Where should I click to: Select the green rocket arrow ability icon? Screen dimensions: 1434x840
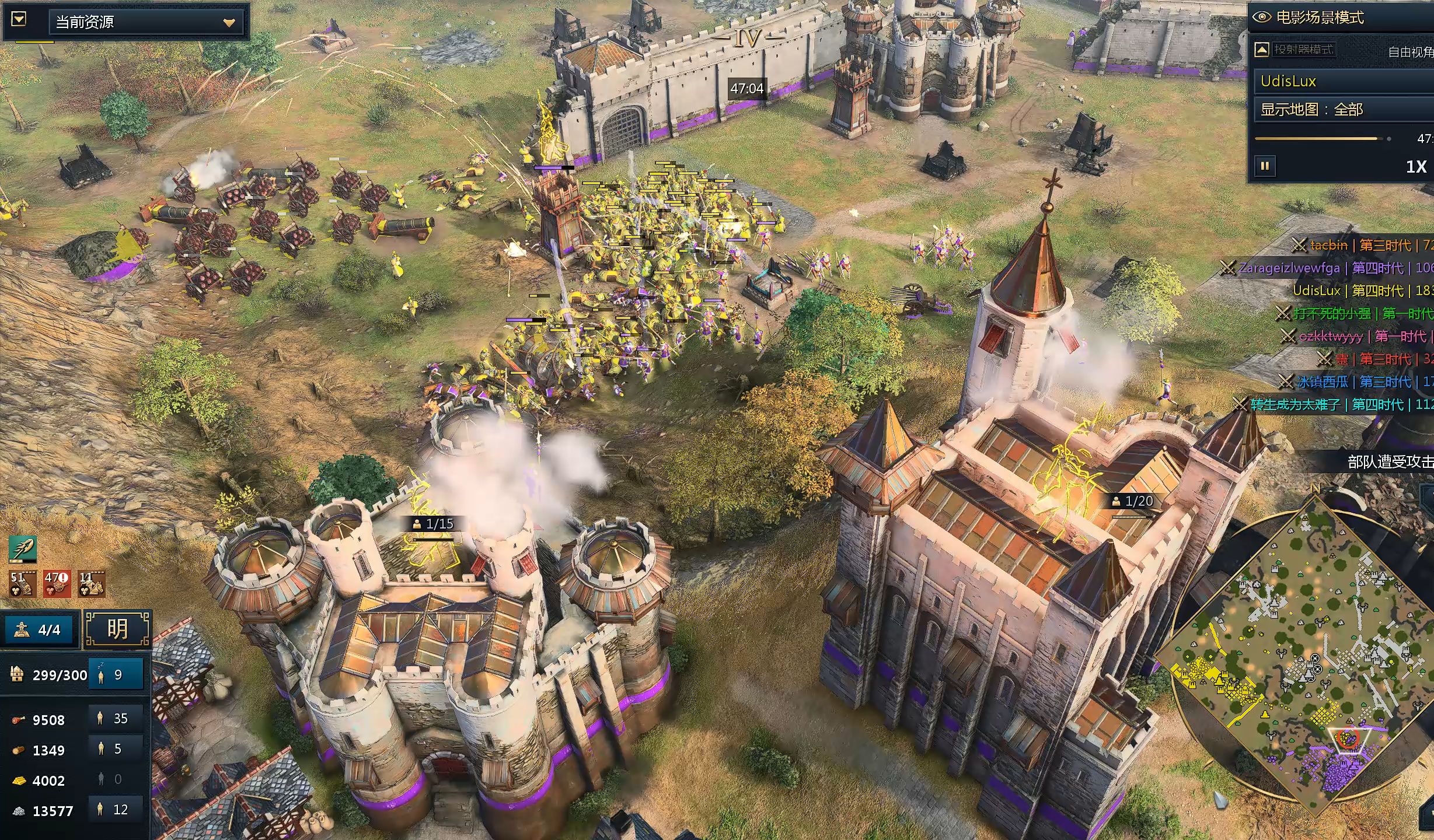click(x=23, y=549)
